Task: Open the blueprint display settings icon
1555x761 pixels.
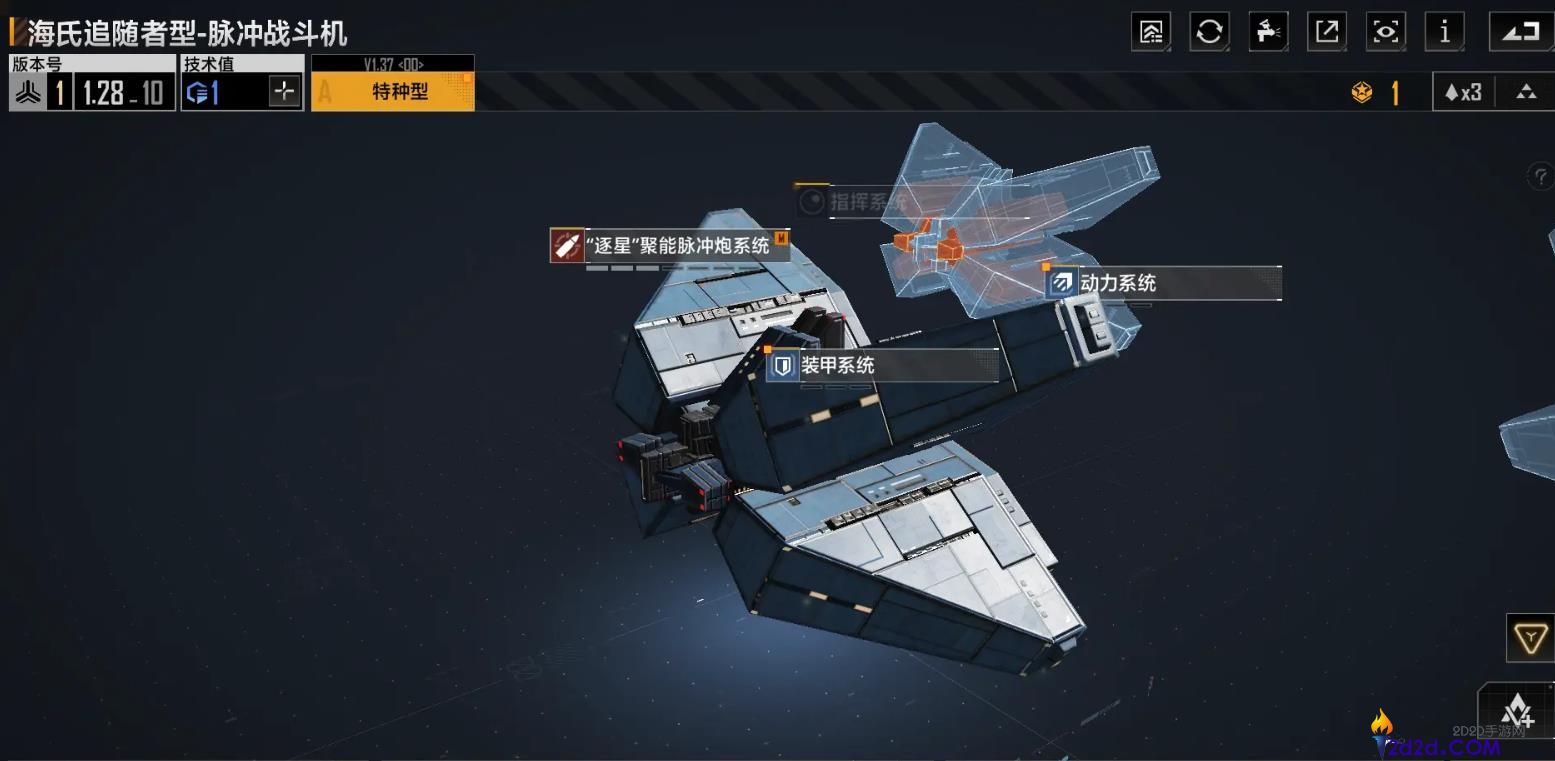Action: point(1150,31)
